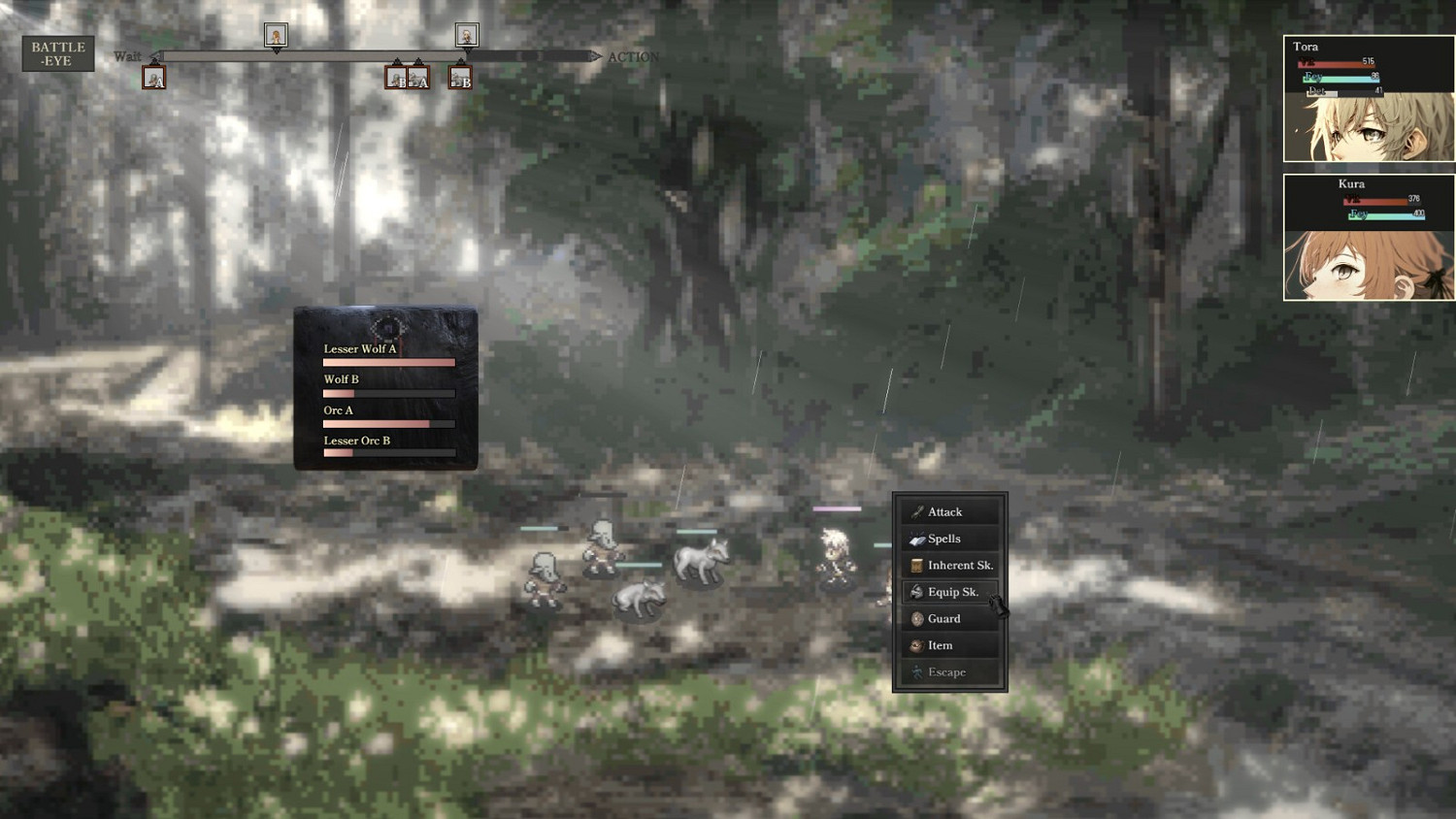Select Orc B's portrait on the turn timeline
Viewport: 1456px width, 819px height.
[396, 76]
